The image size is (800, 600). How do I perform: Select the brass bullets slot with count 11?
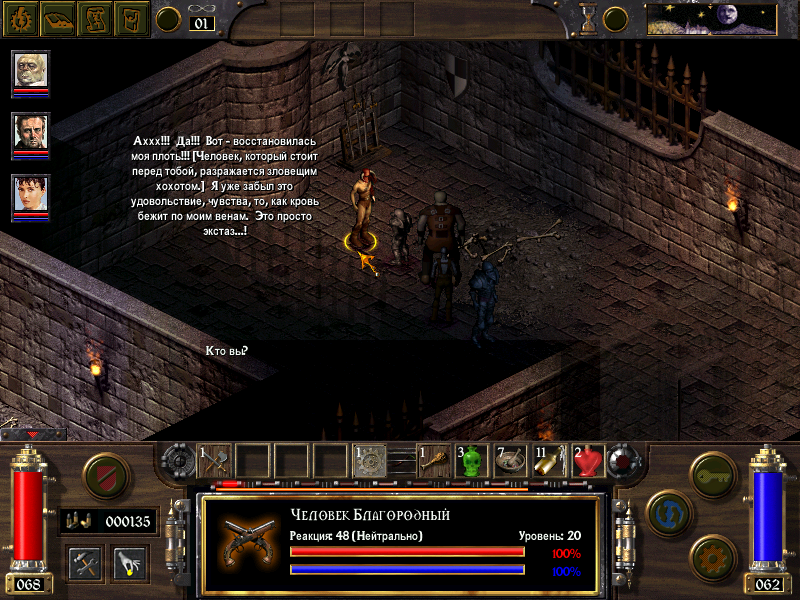[x=549, y=460]
